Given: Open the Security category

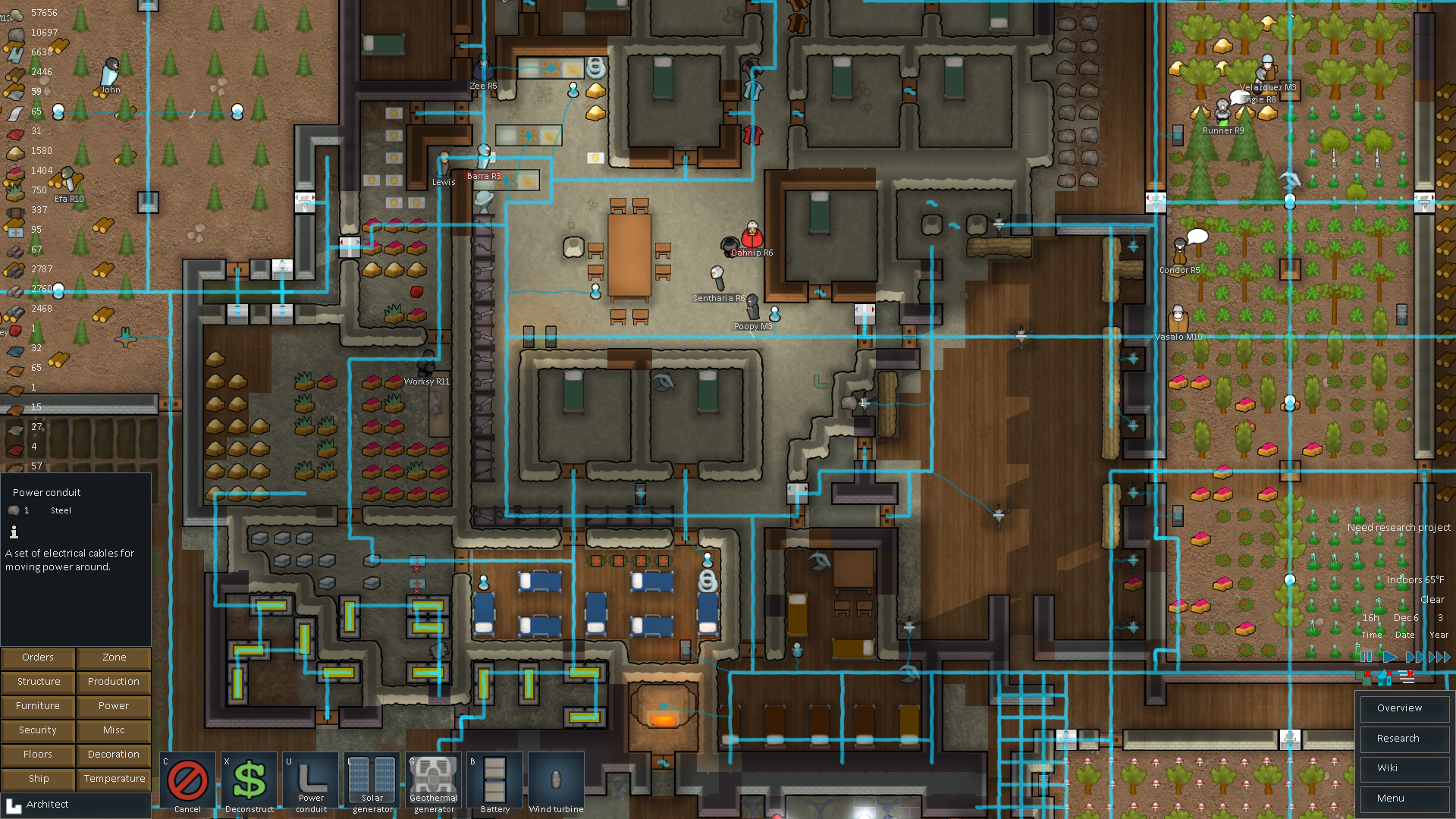Looking at the screenshot, I should pyautogui.click(x=38, y=730).
